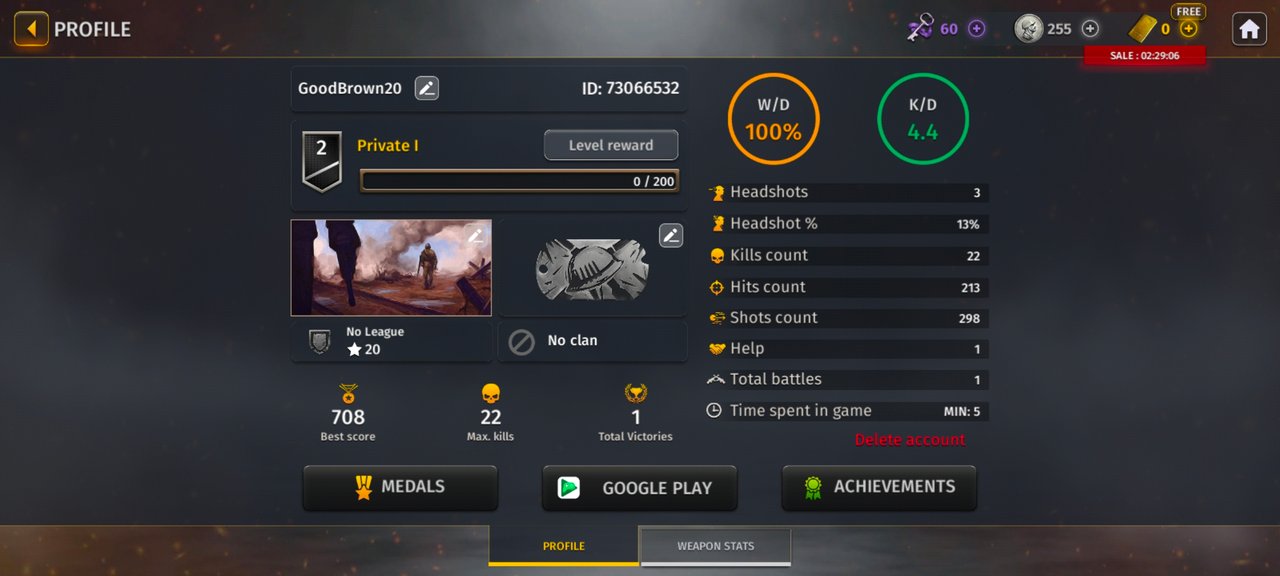Return to the home screen

coord(1249,29)
